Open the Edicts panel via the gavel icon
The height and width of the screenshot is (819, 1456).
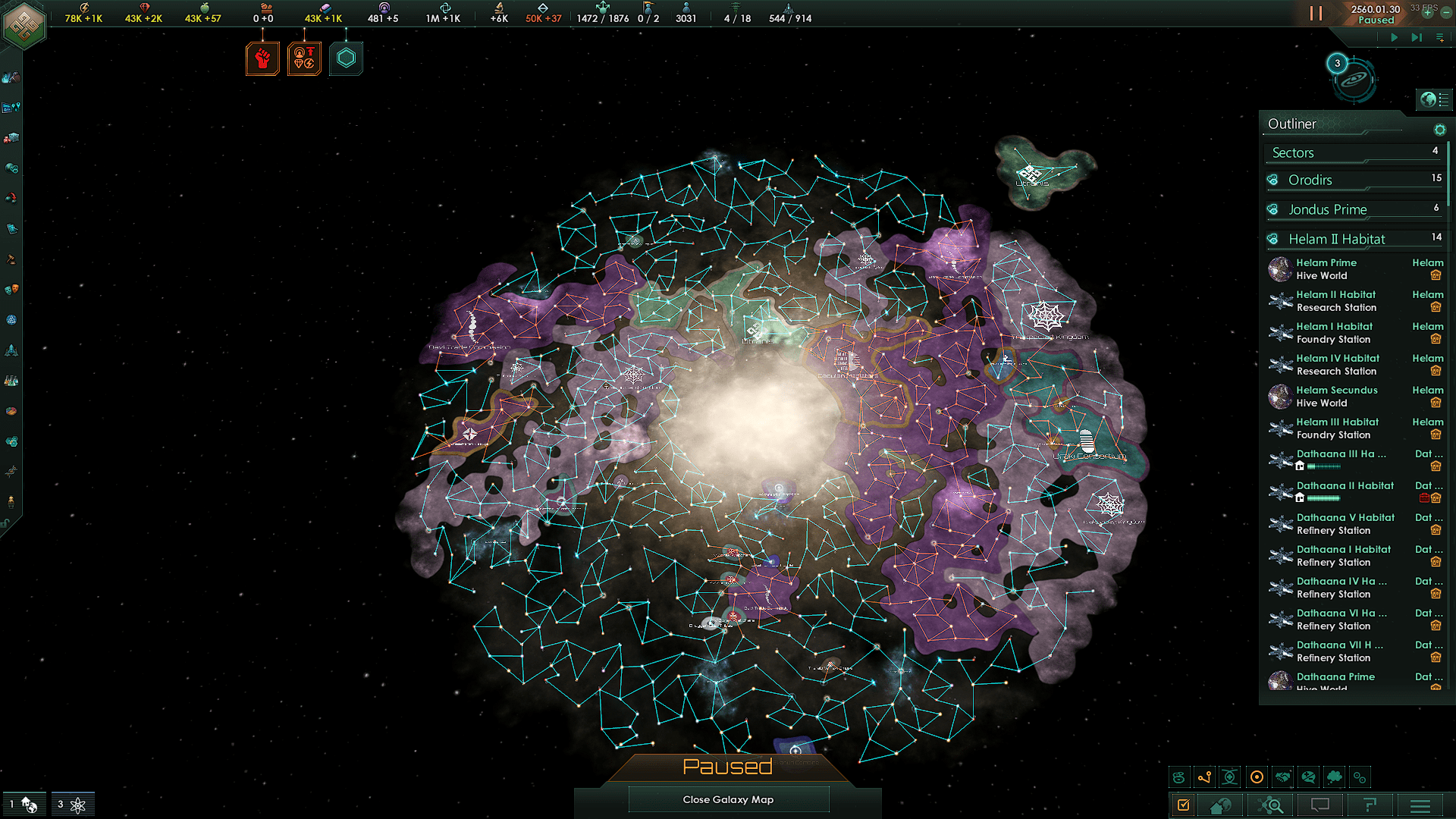[x=11, y=258]
